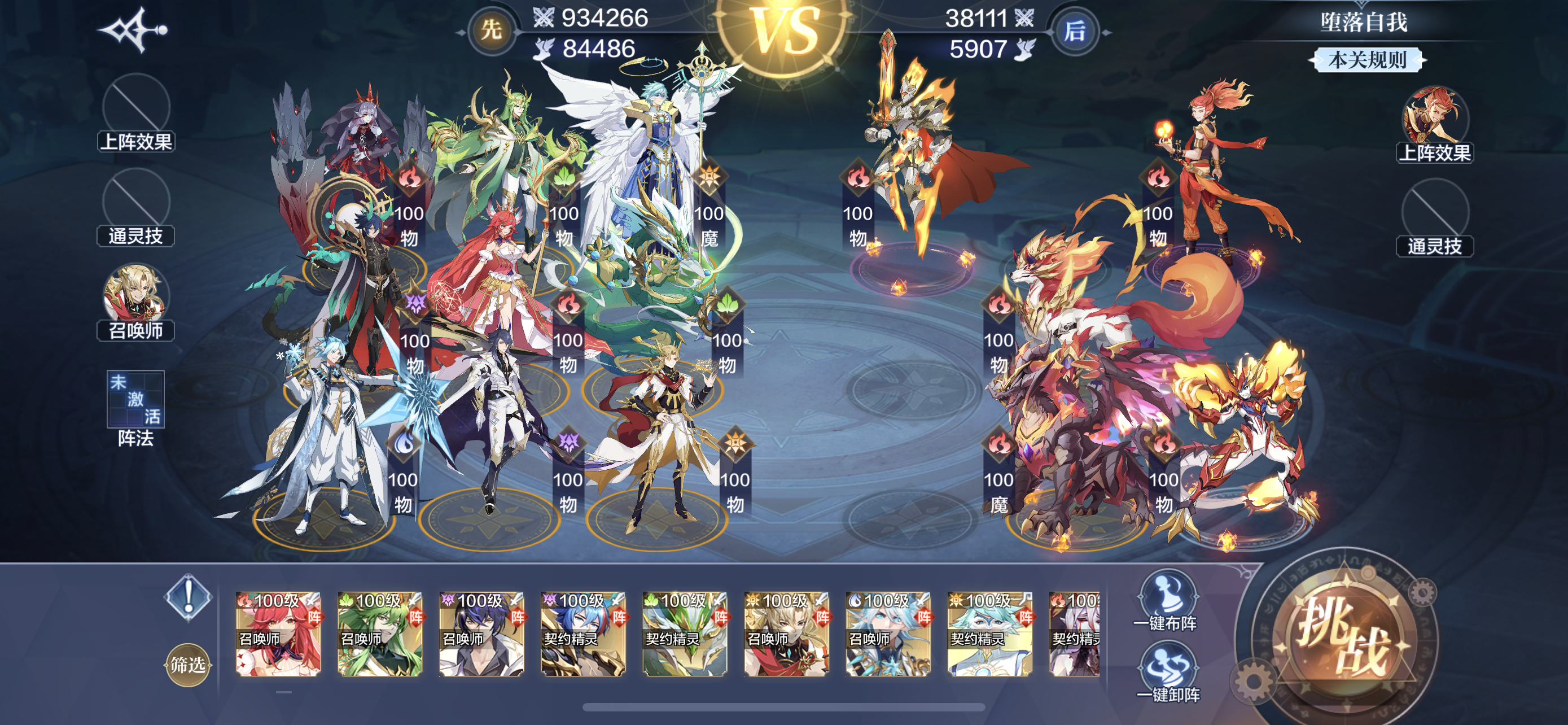Open the exclamation mark info diamond

coord(188,597)
